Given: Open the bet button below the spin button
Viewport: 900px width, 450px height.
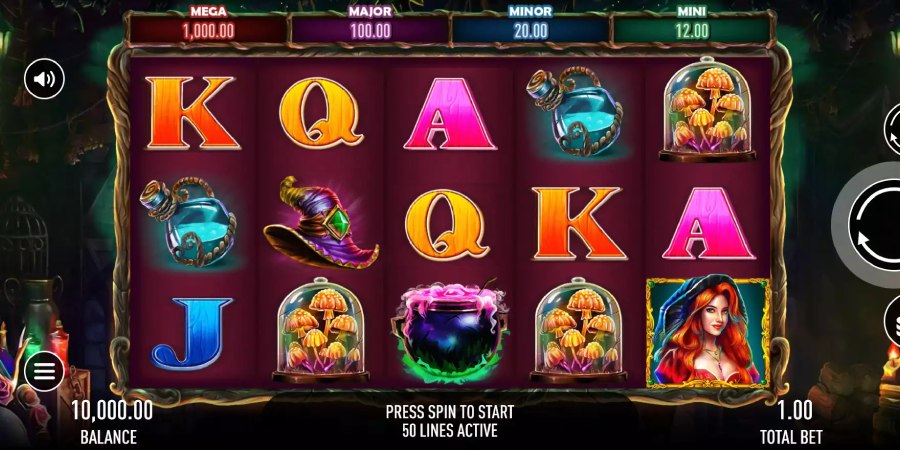Looking at the screenshot, I should tap(892, 322).
